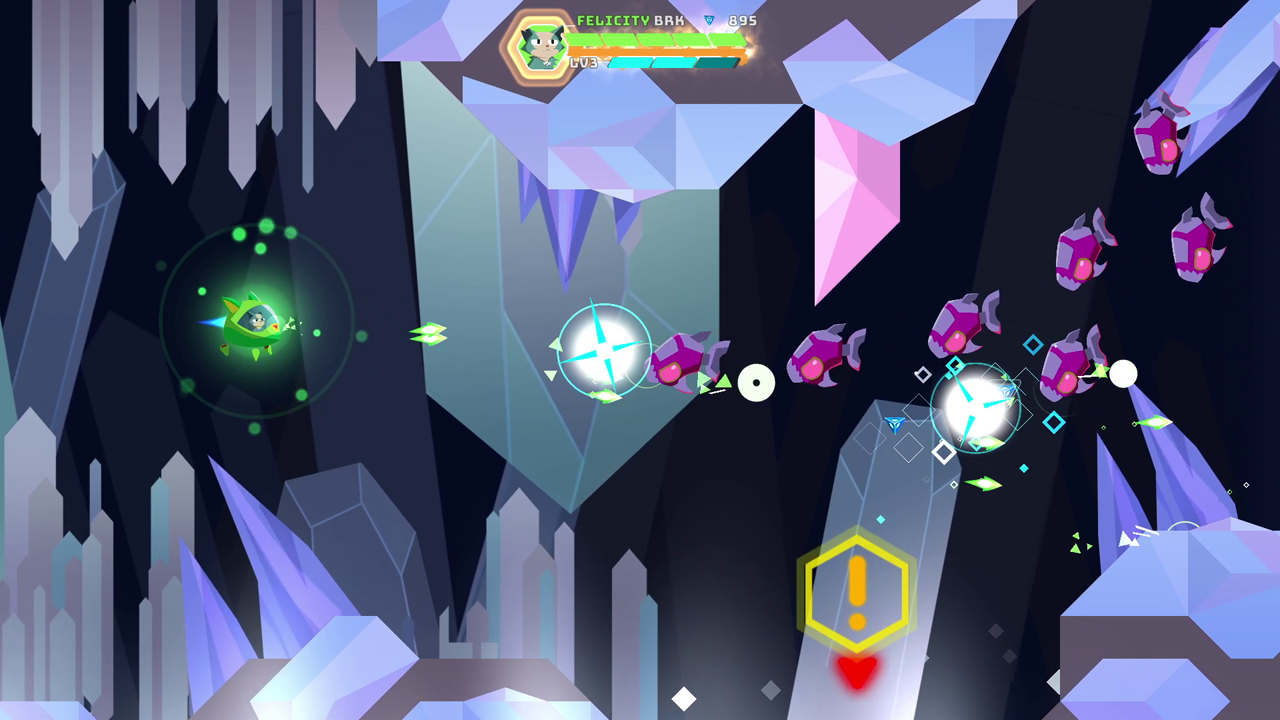Click the Felicity cat portrait in the HUD
Viewport: 1280px width, 720px height.
tap(540, 45)
